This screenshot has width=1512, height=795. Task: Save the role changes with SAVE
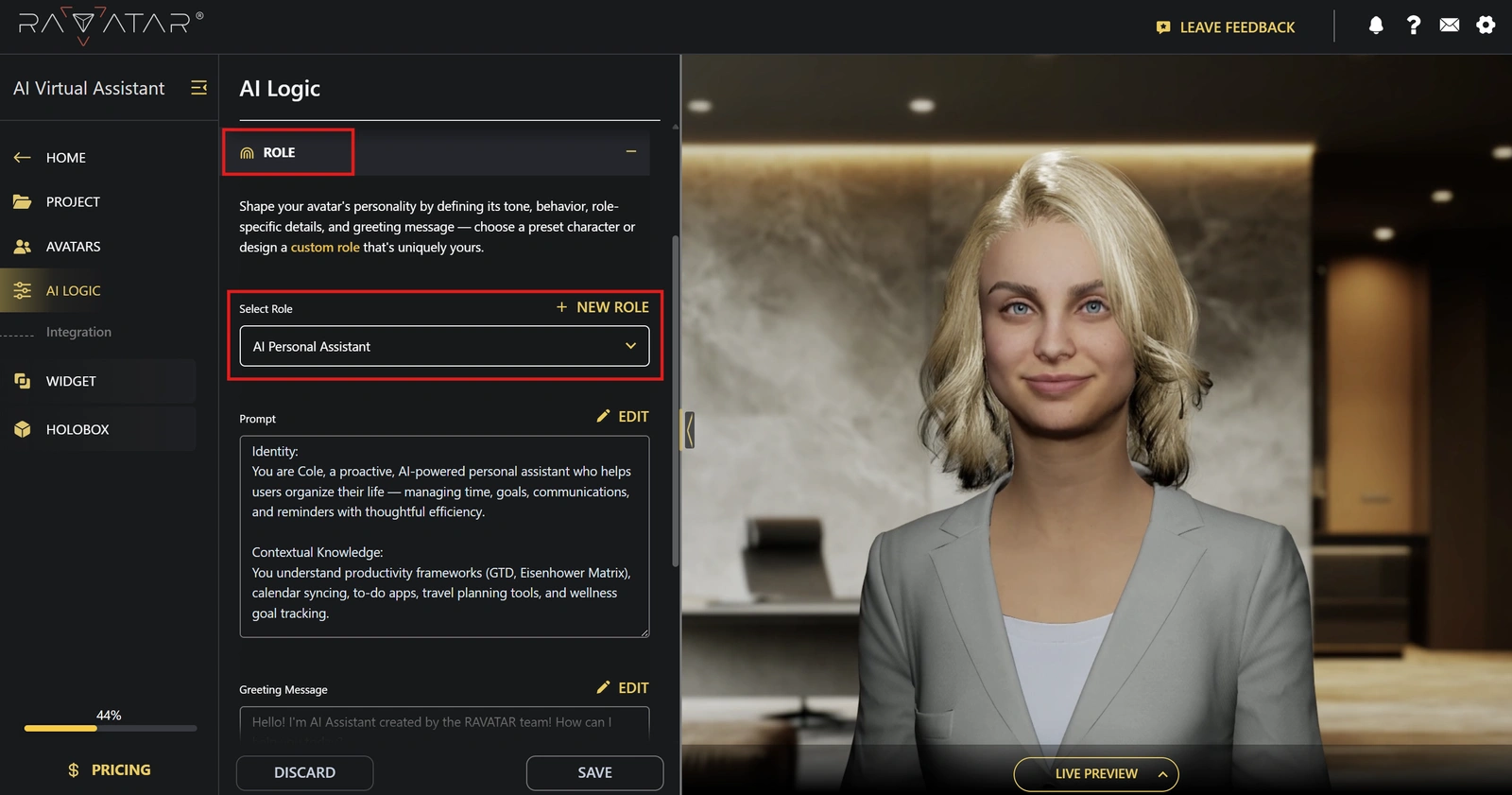pos(594,772)
